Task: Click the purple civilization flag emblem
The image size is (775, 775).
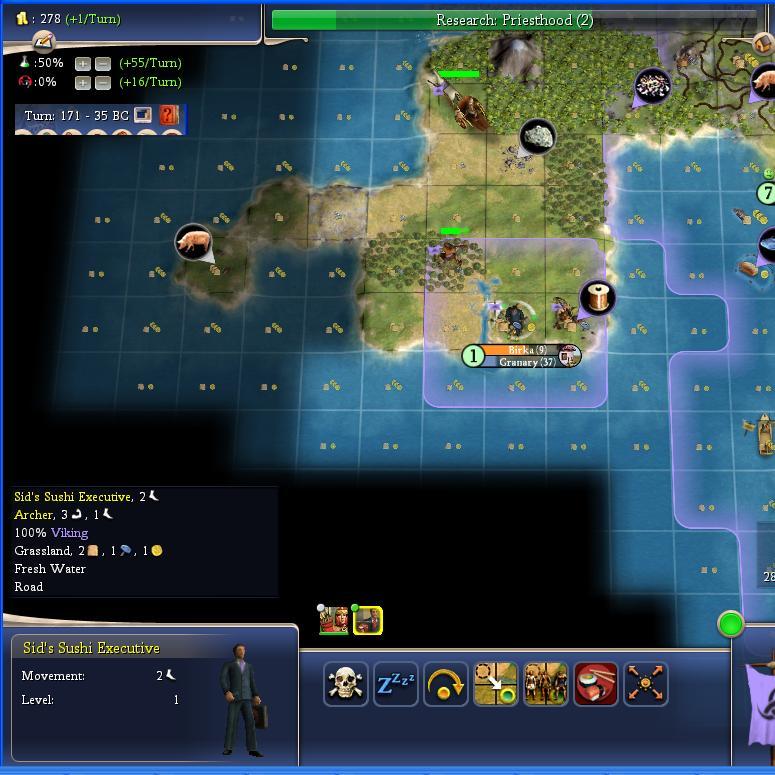Action: (760, 700)
